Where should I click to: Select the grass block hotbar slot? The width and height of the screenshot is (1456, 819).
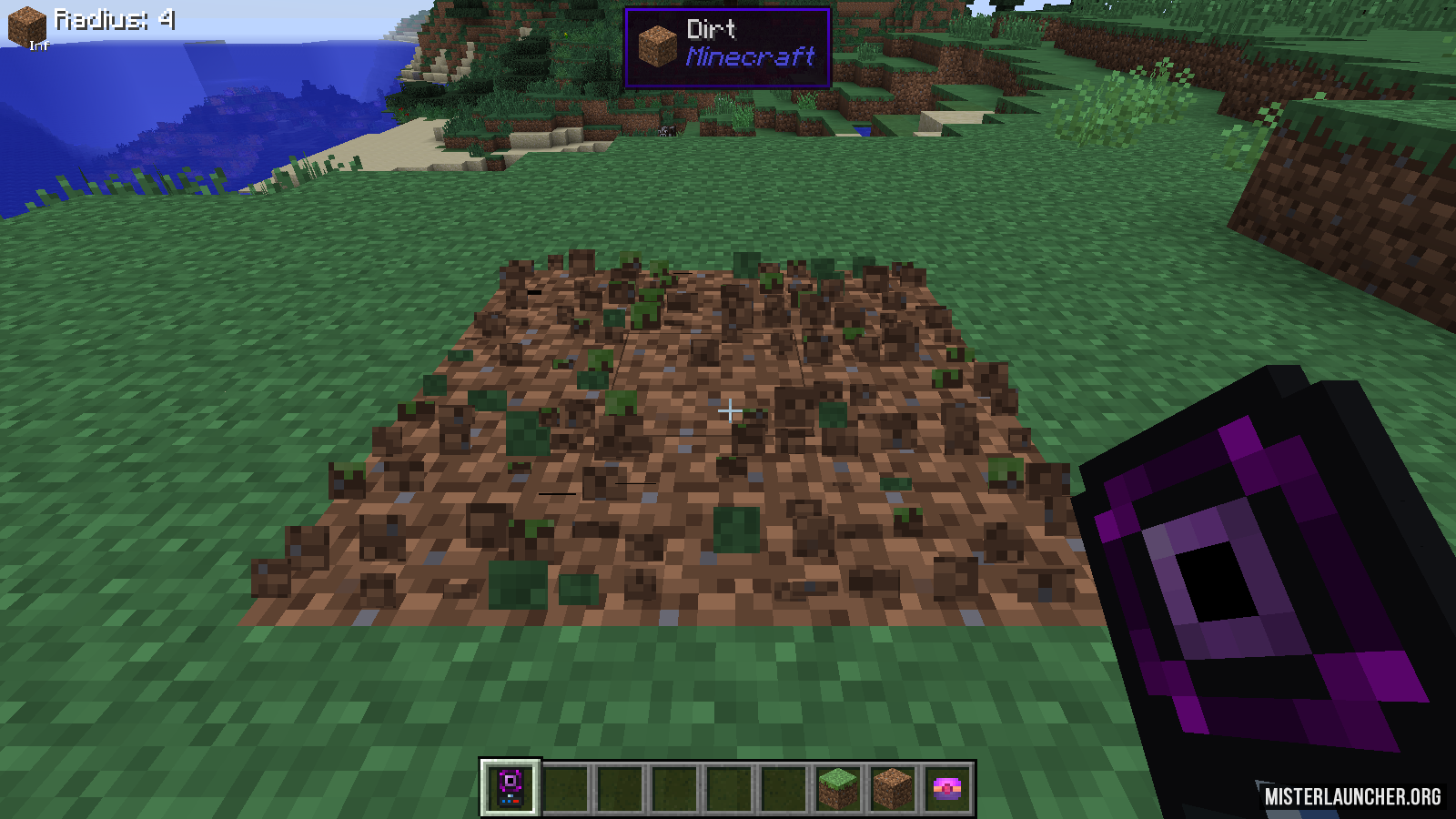[x=837, y=787]
